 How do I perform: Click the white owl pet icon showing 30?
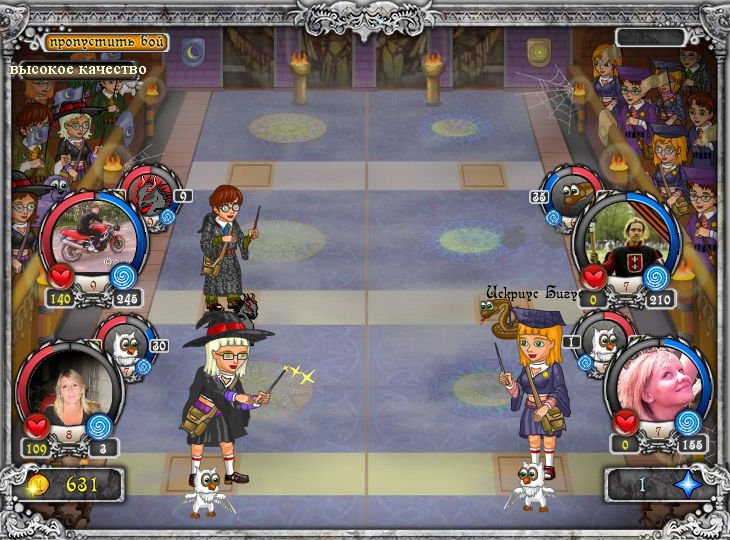click(127, 342)
